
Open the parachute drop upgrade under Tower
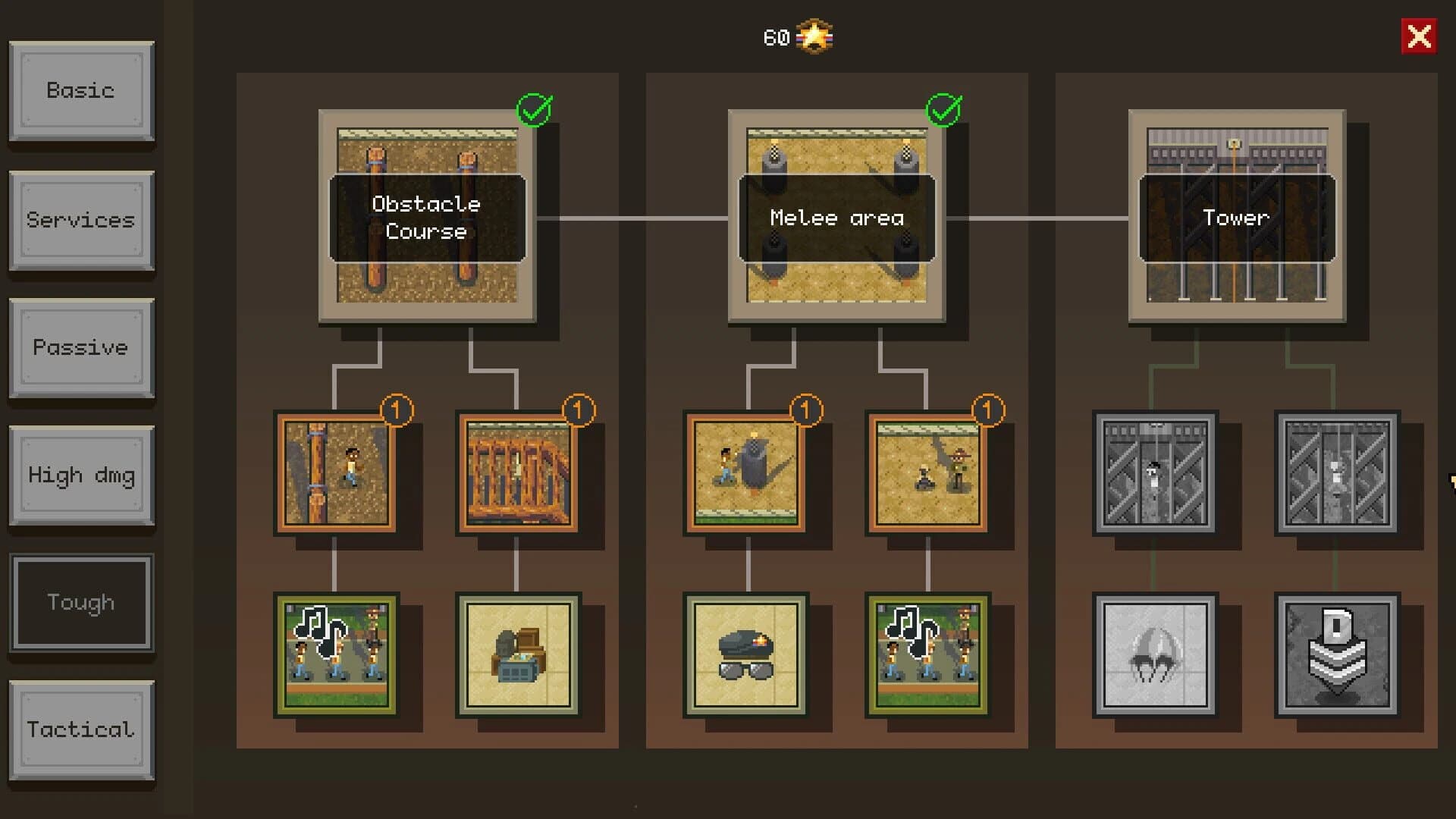click(1155, 656)
